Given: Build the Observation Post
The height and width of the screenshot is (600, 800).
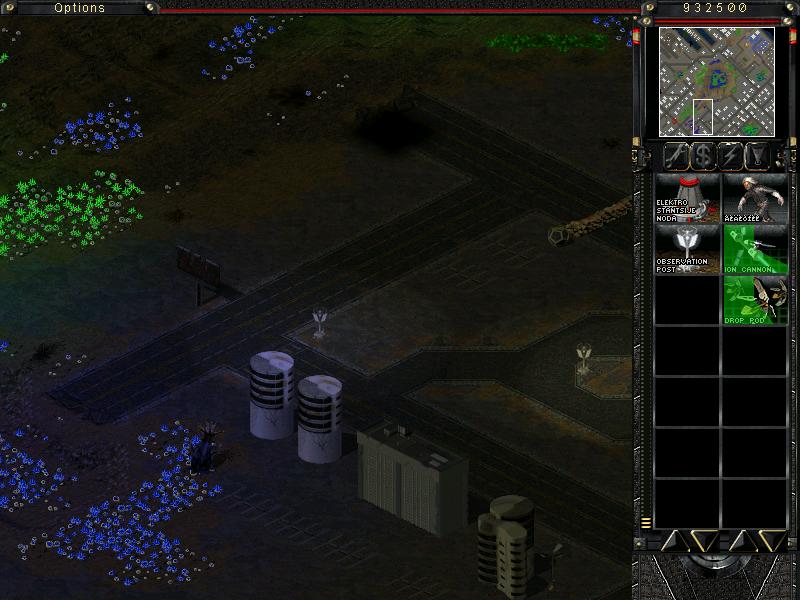Looking at the screenshot, I should coord(687,249).
